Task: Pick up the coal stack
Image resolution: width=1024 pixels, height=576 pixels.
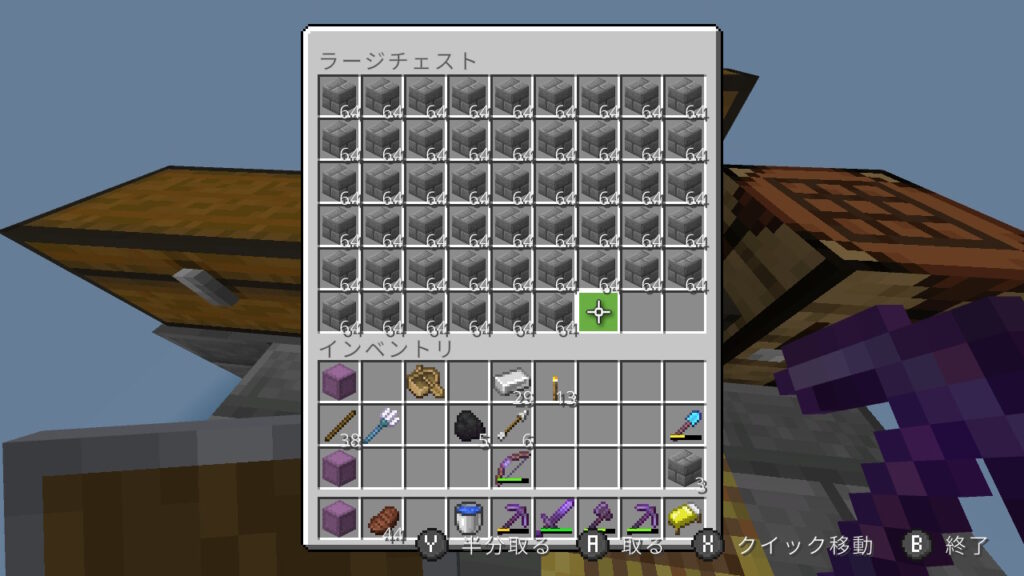Action: (469, 424)
